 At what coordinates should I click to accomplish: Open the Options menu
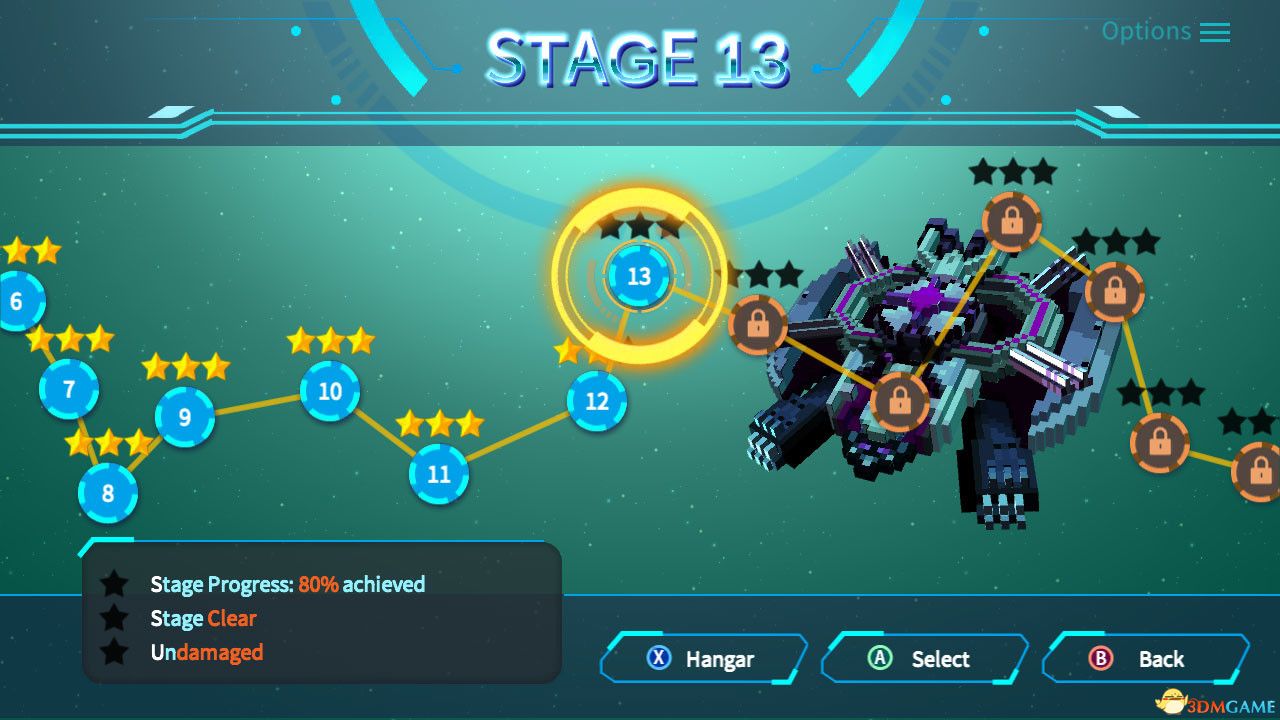point(1165,31)
